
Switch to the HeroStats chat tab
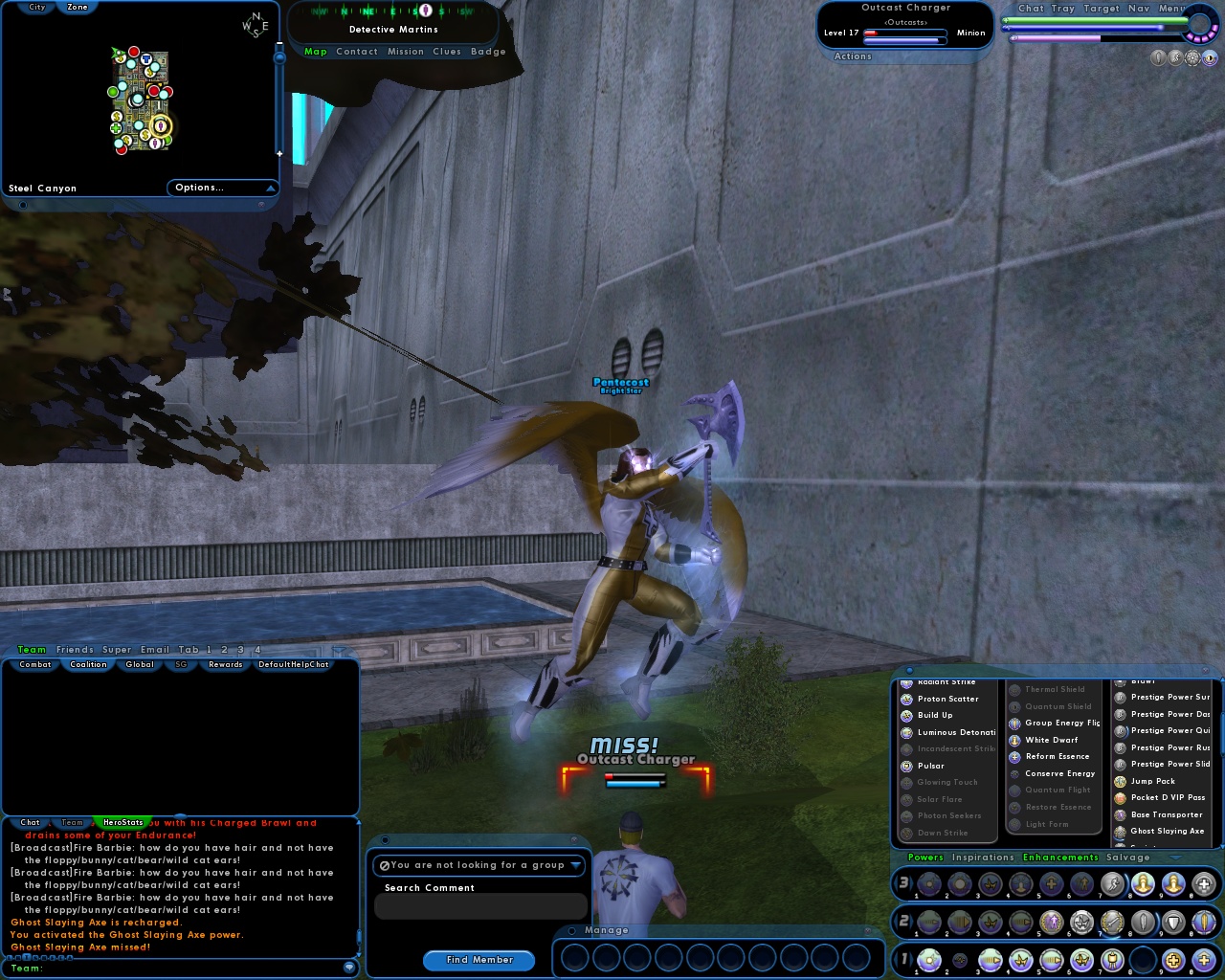(x=120, y=822)
